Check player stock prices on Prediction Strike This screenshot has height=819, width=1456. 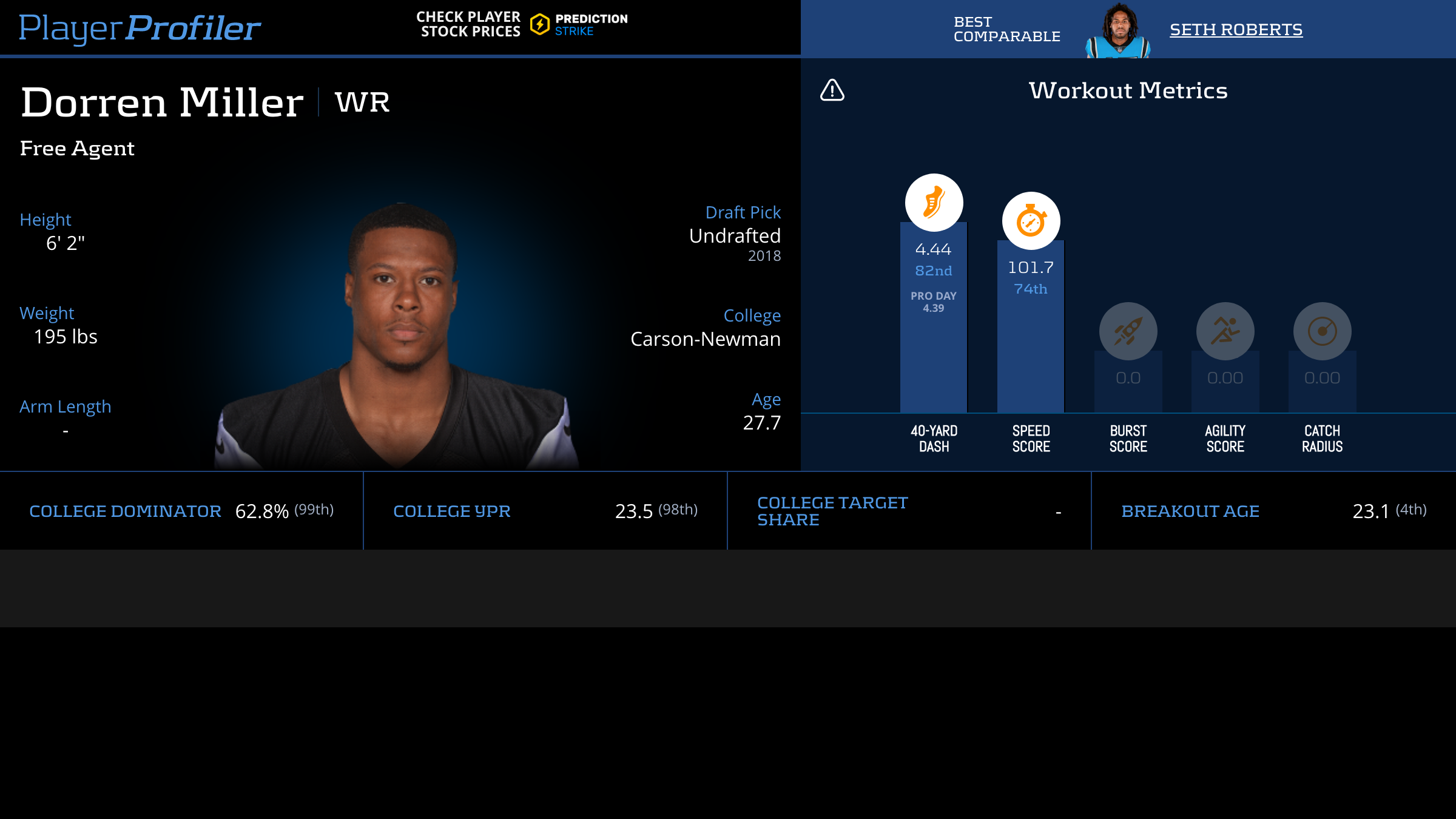[x=522, y=24]
